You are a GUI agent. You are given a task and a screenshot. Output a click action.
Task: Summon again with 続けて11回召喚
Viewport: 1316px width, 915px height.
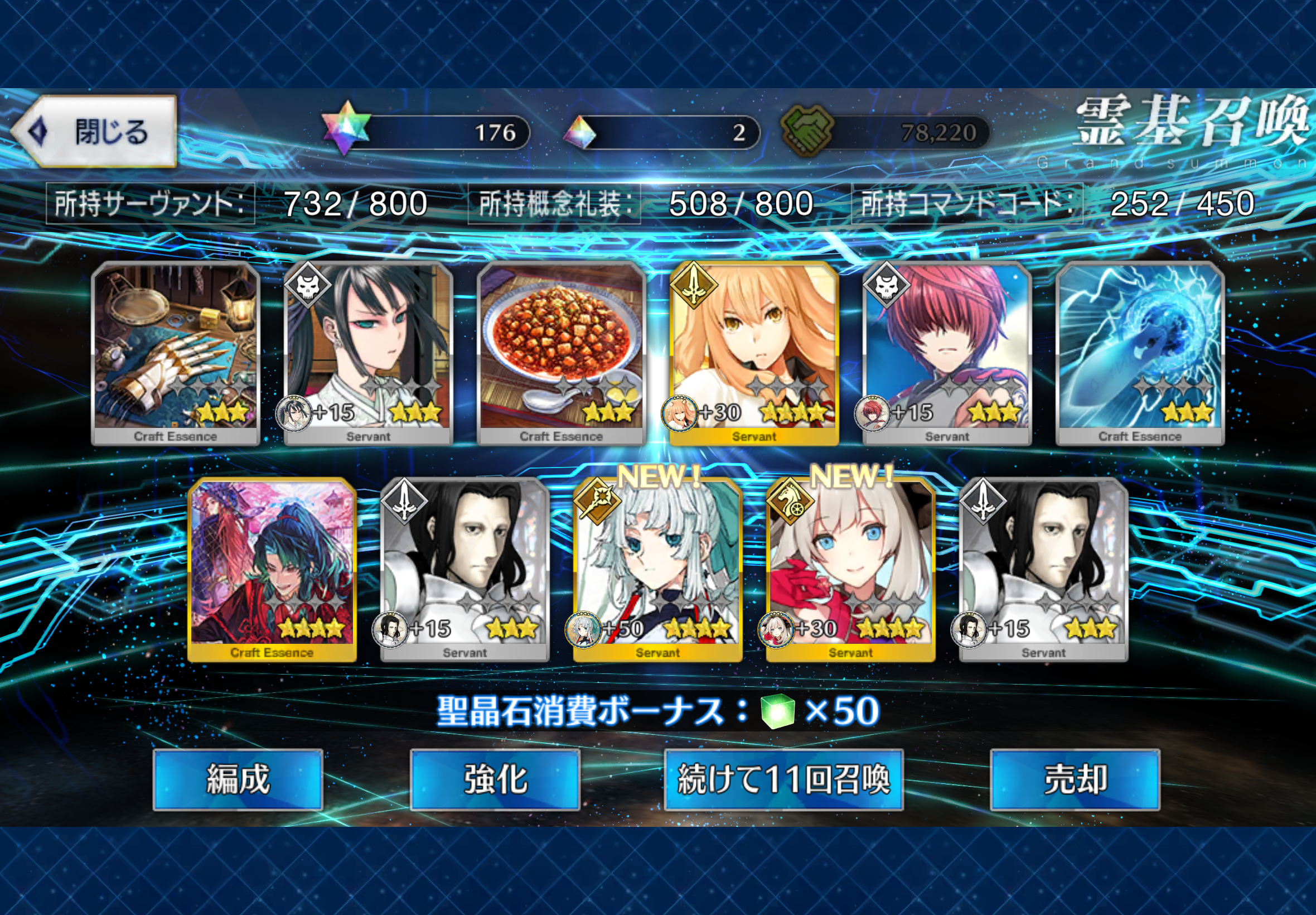(x=783, y=779)
